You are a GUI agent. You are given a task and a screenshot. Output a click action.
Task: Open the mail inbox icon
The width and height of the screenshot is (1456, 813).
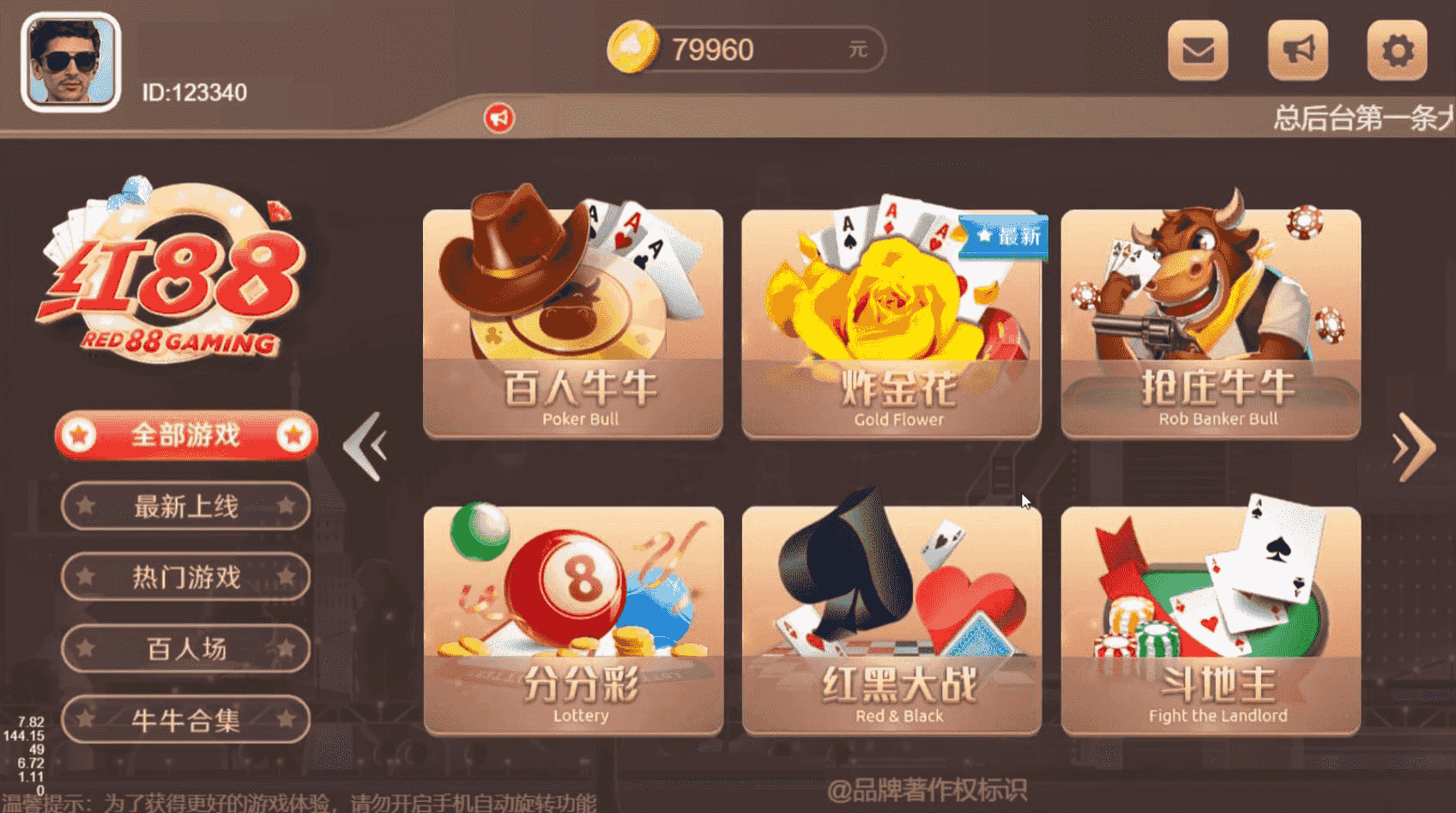coord(1198,51)
